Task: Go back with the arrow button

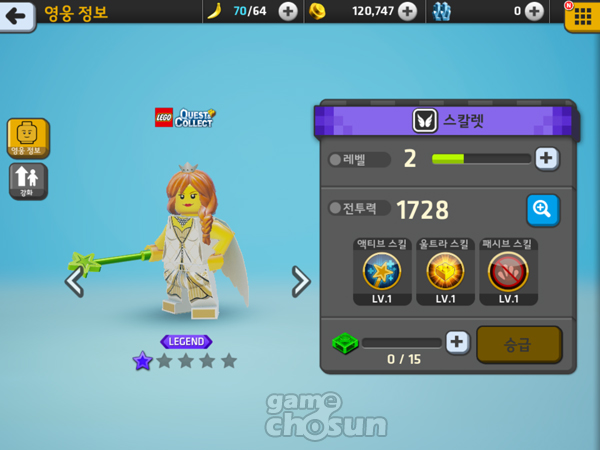Action: [16, 14]
